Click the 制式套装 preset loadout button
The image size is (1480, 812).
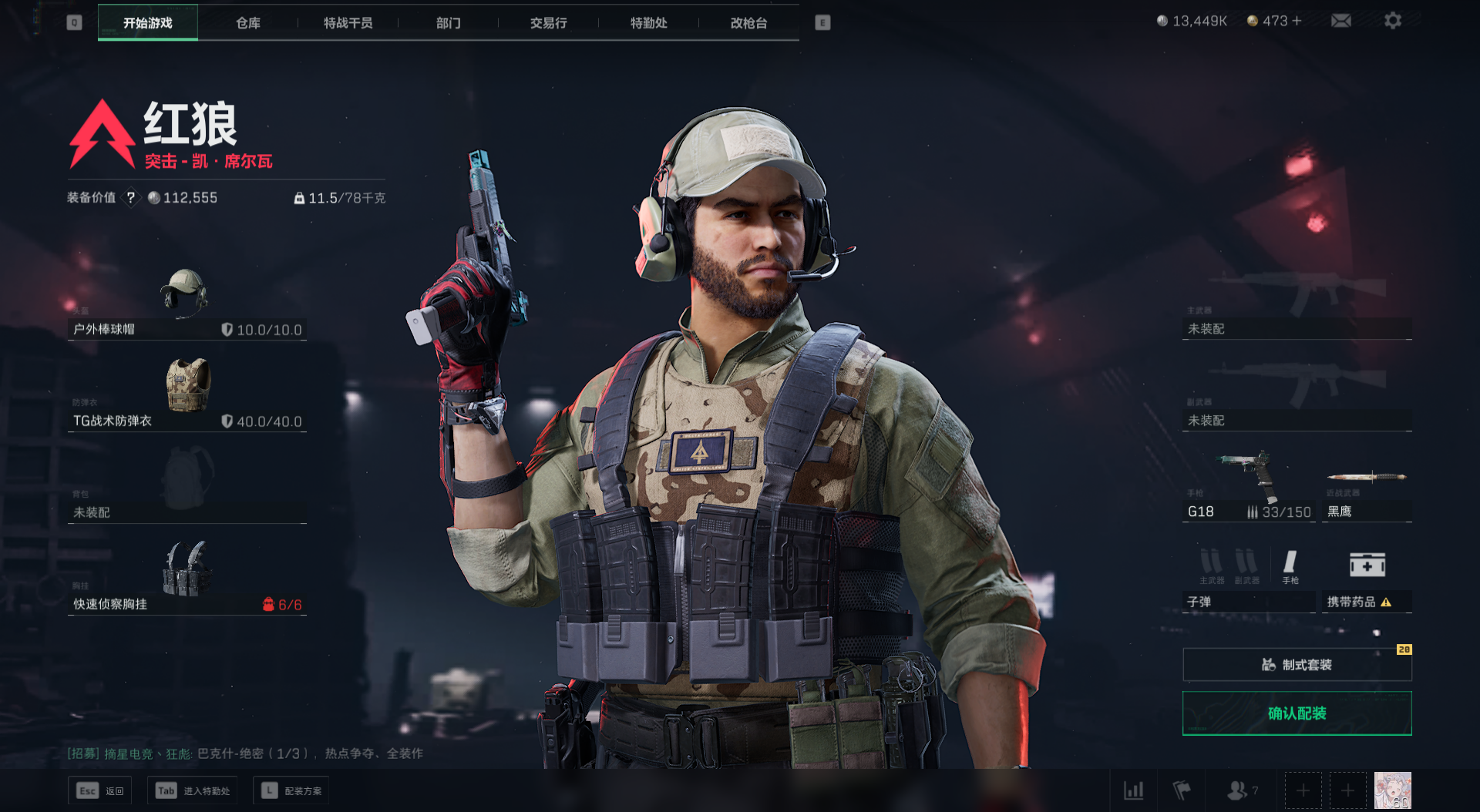coord(1297,665)
